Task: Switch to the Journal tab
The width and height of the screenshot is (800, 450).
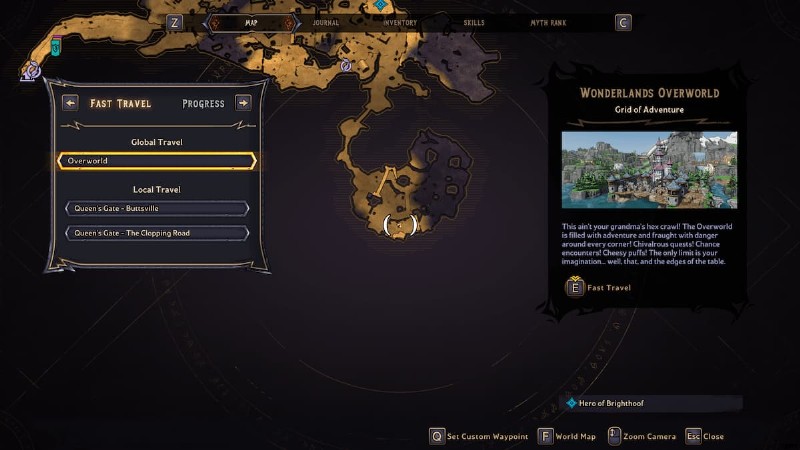Action: (326, 22)
